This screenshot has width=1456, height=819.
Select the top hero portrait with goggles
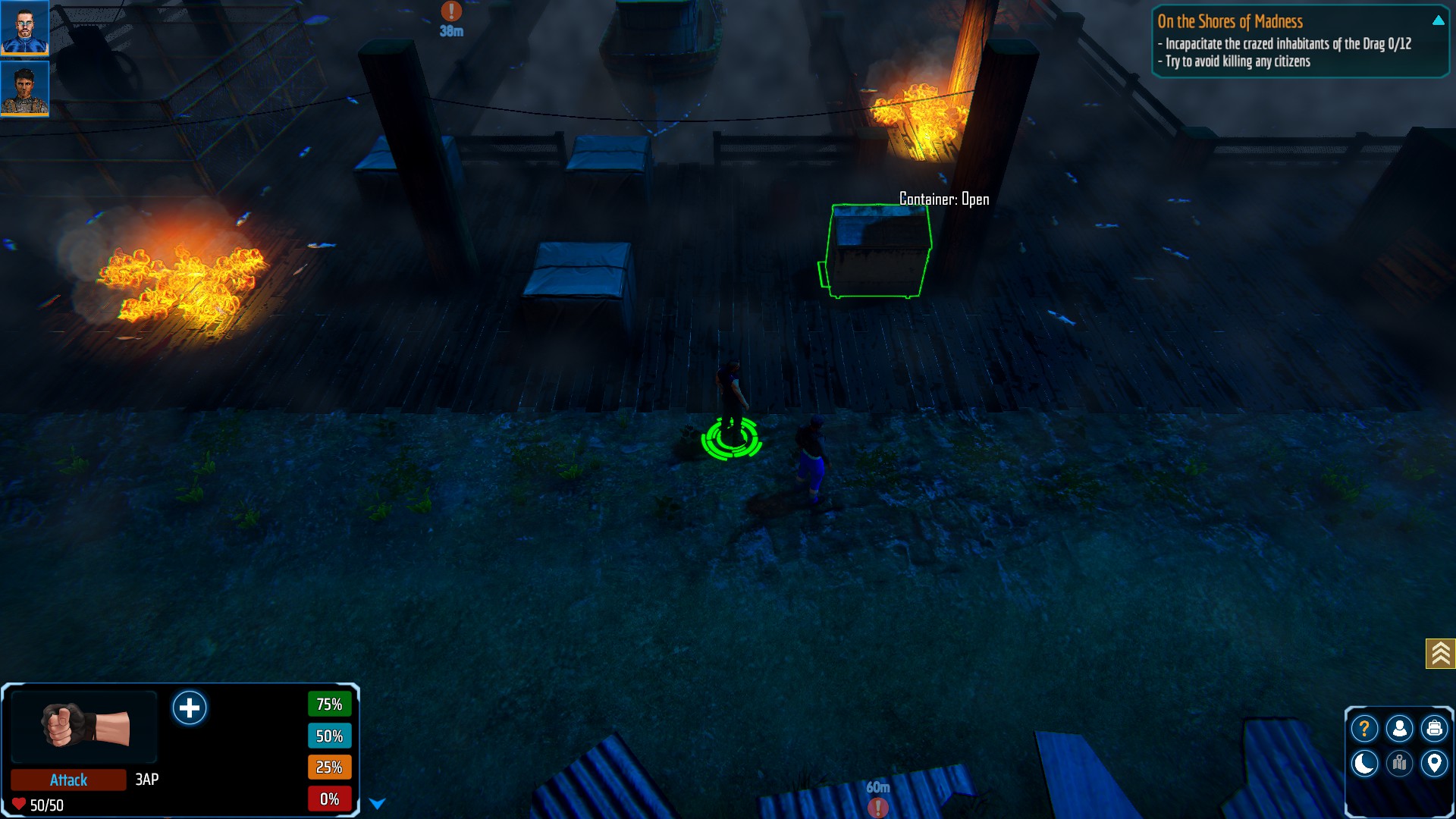pyautogui.click(x=24, y=27)
